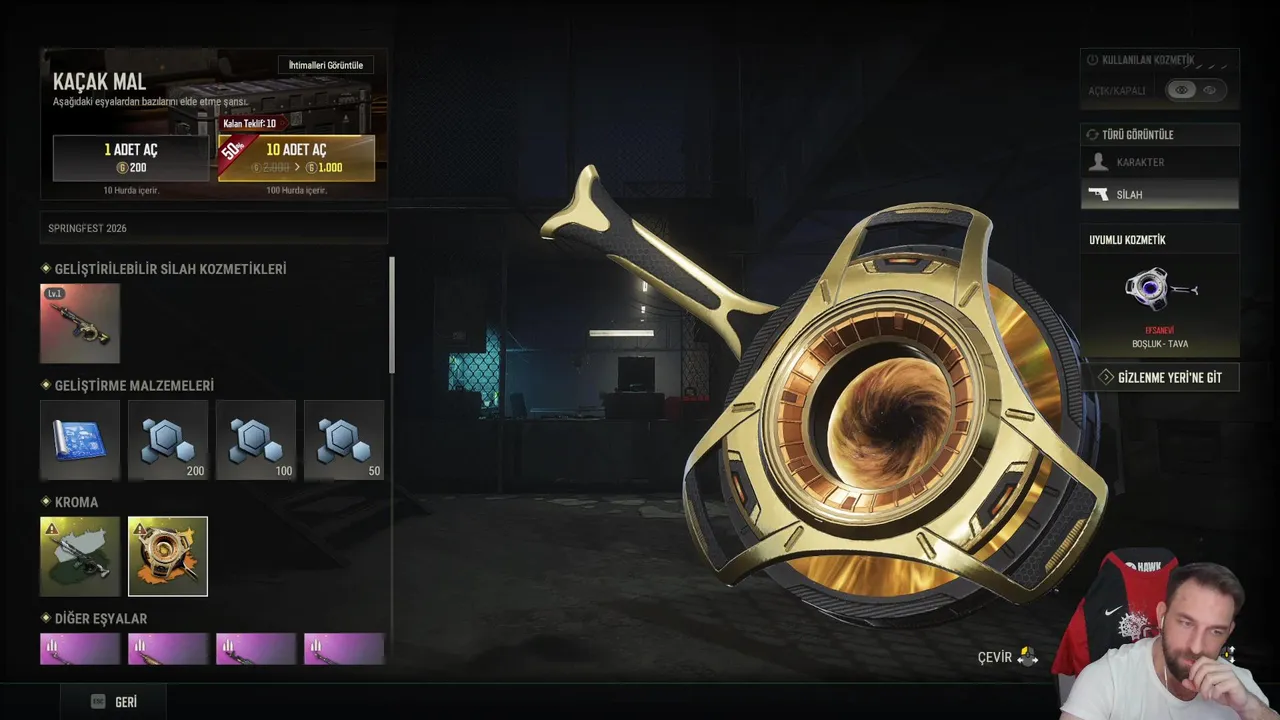Select the green weapon Kroma tile
1280x720 pixels.
coord(80,556)
